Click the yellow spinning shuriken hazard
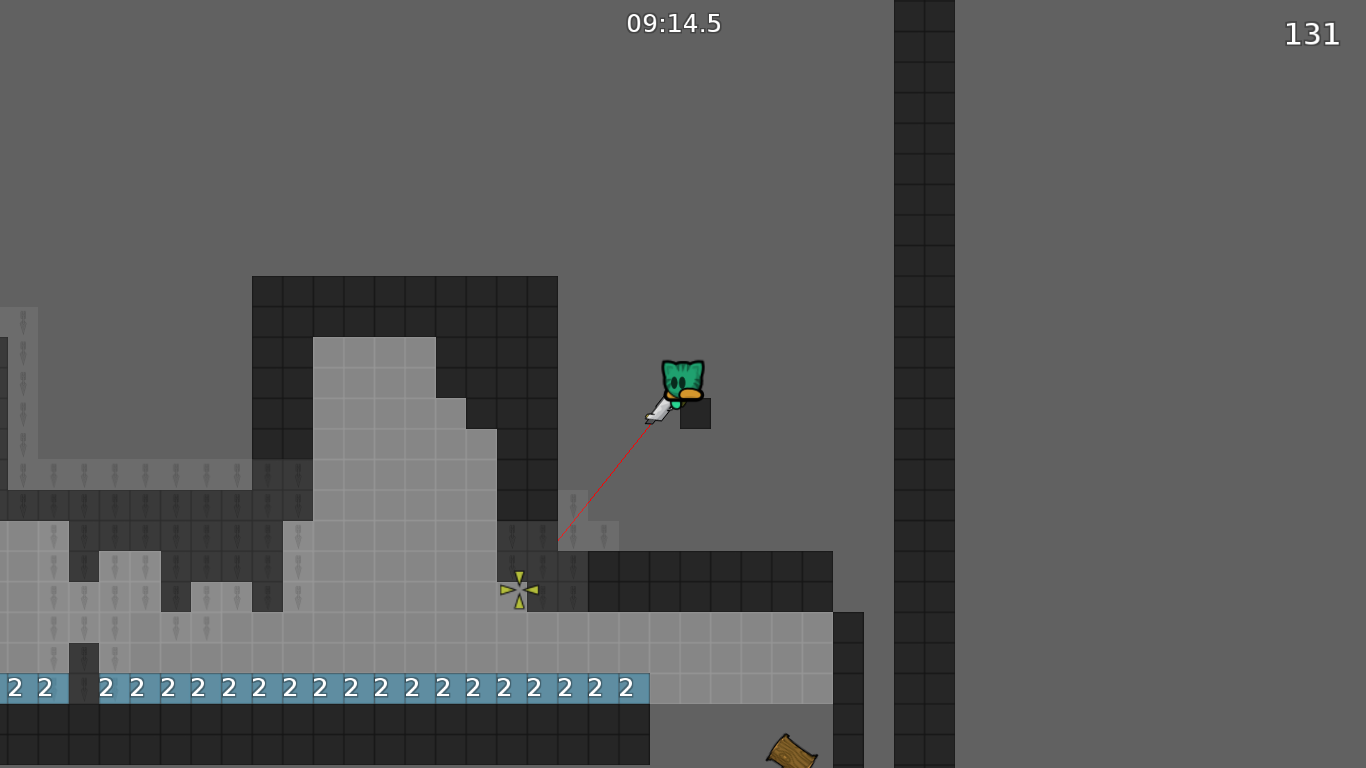 tap(520, 589)
